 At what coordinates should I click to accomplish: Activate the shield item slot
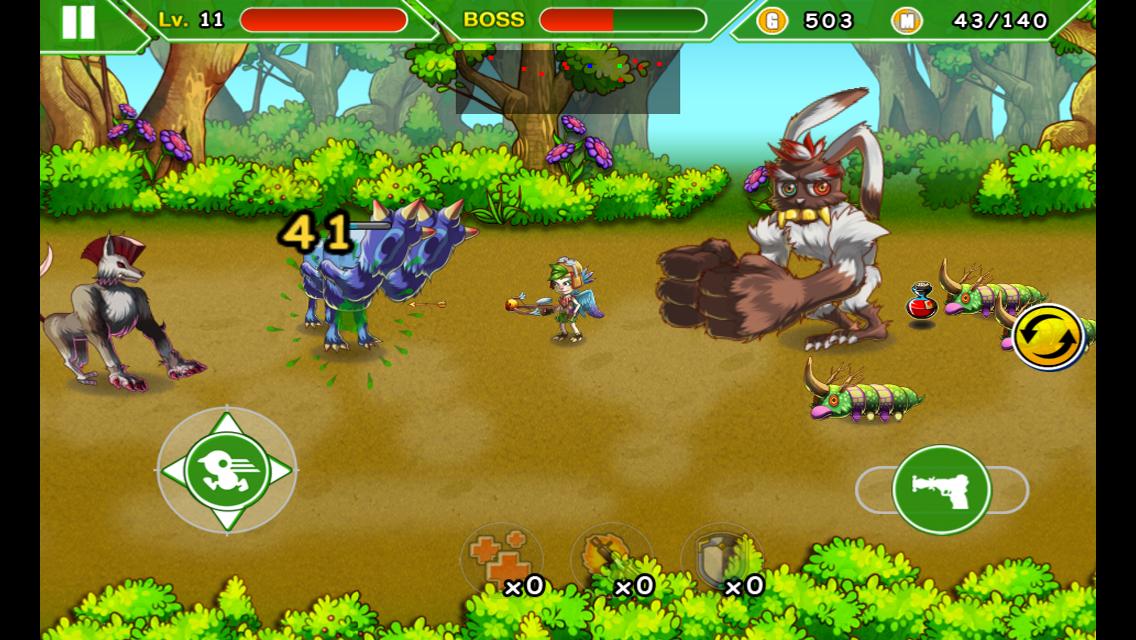(721, 560)
